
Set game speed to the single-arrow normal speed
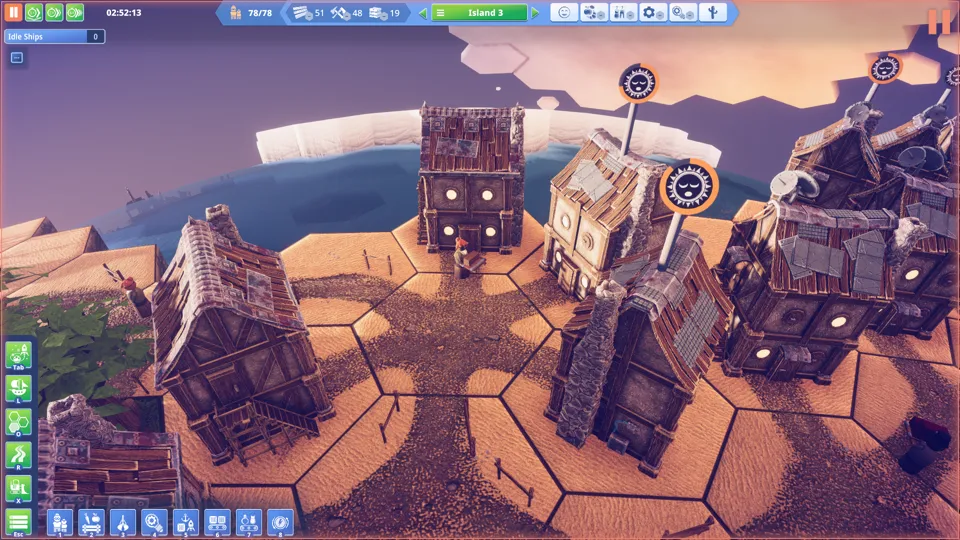coord(34,13)
